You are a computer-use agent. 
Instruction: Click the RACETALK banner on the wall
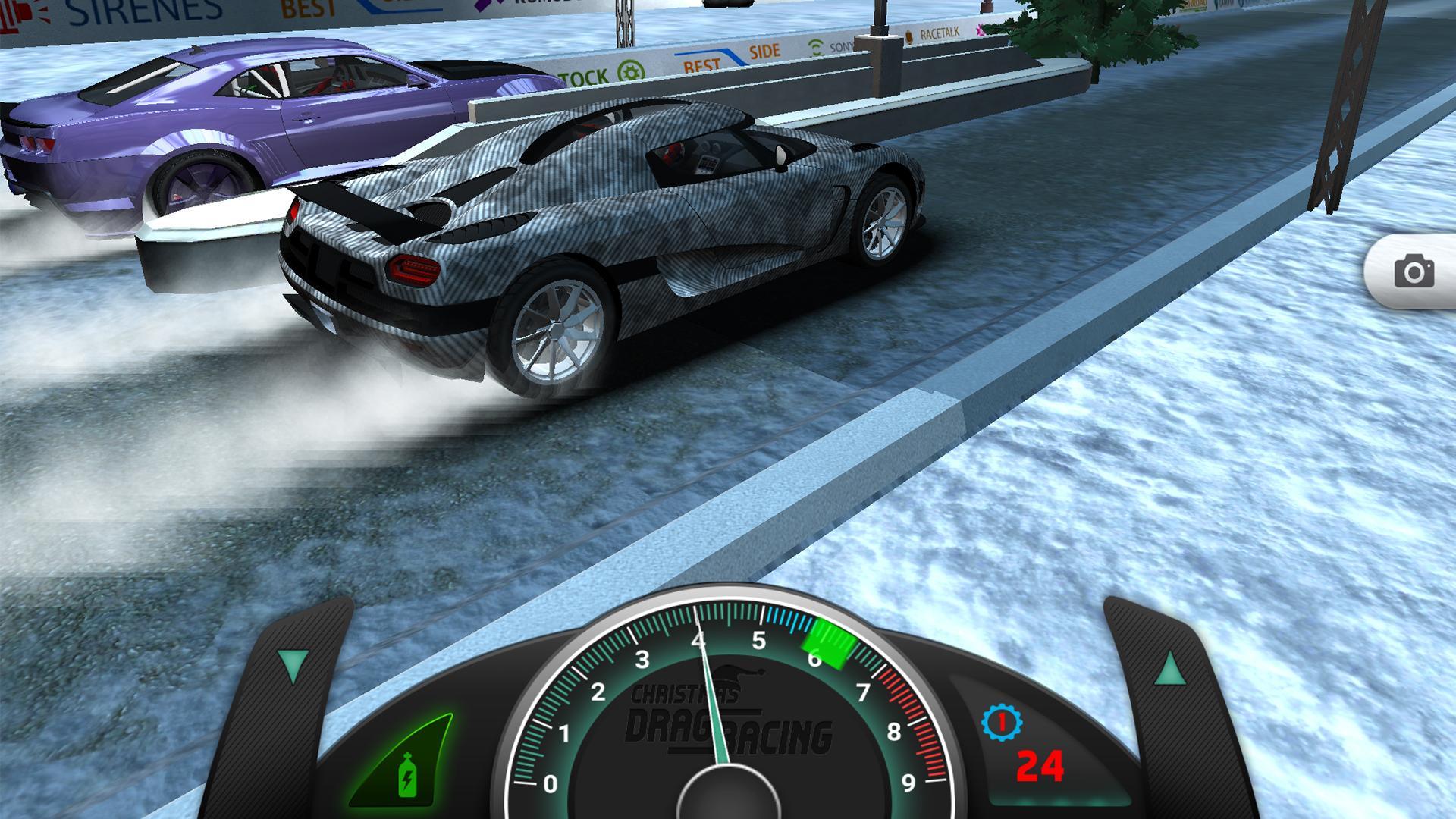940,33
